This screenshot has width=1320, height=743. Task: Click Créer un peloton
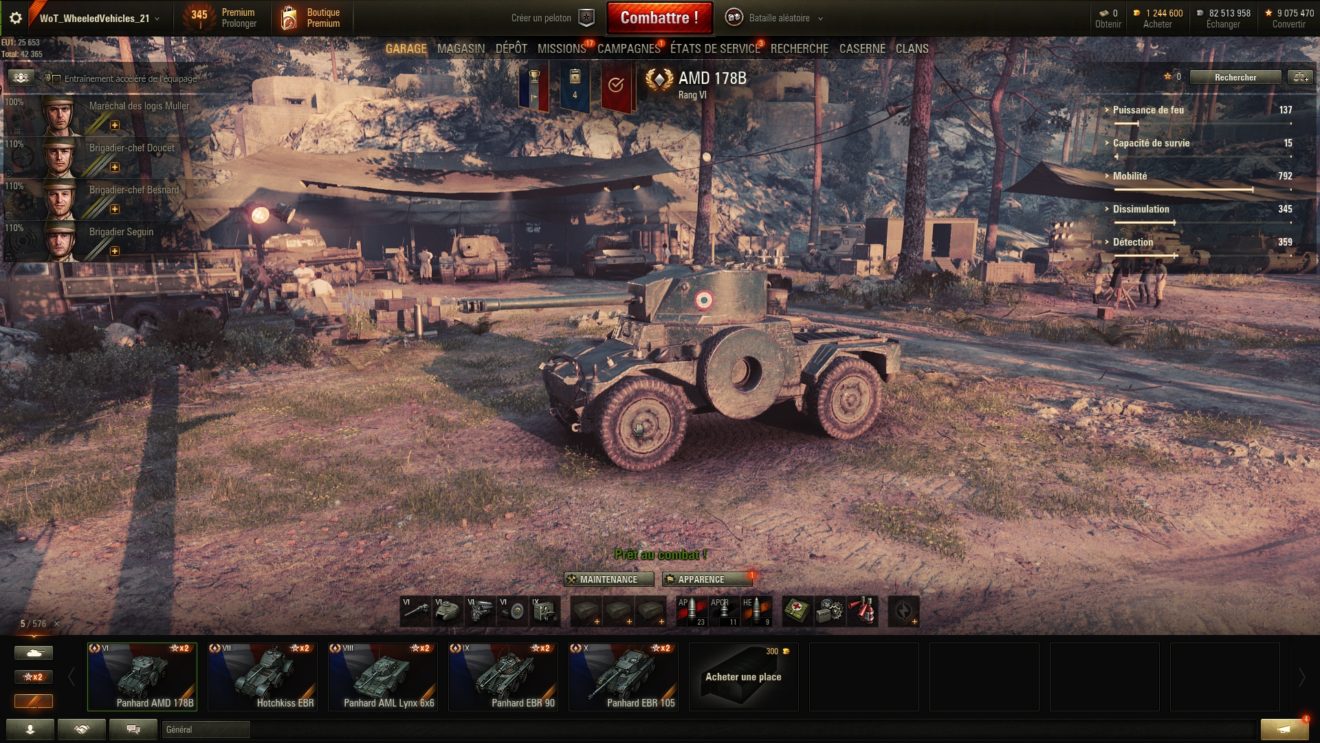[552, 18]
